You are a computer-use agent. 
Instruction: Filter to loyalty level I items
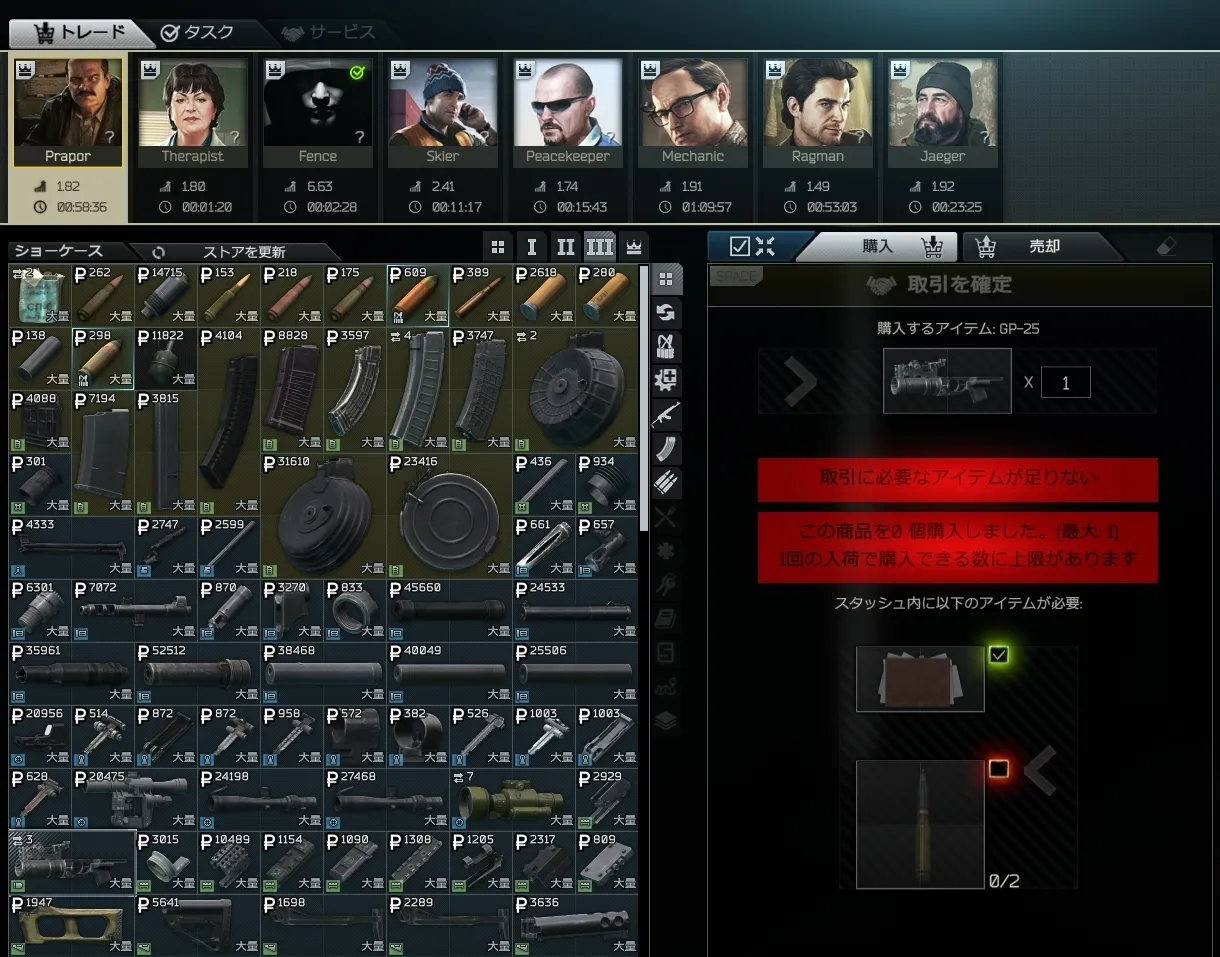pos(532,247)
